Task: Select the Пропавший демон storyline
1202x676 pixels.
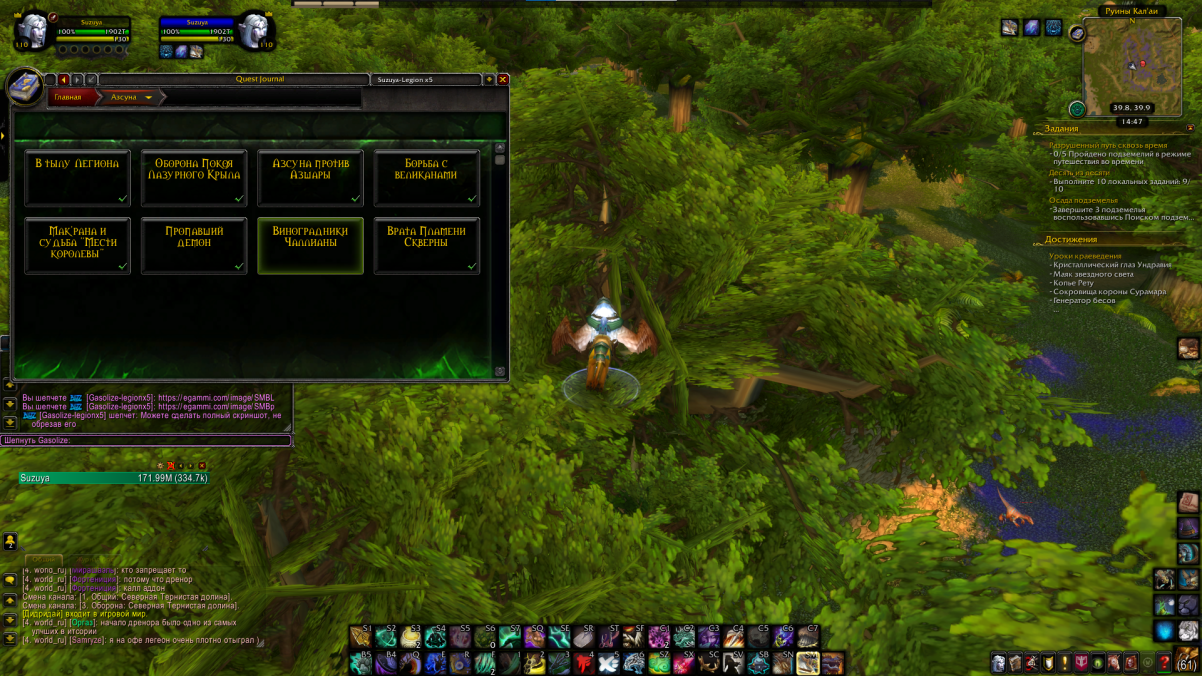Action: pos(194,245)
